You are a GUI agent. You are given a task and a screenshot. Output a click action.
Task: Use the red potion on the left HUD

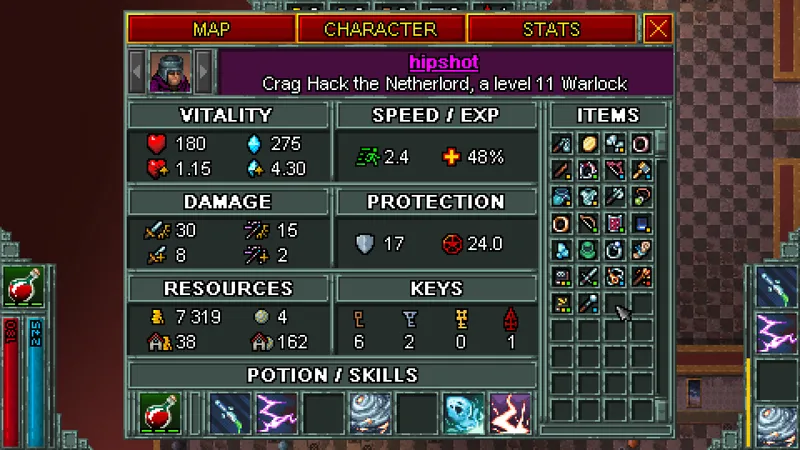click(x=18, y=289)
